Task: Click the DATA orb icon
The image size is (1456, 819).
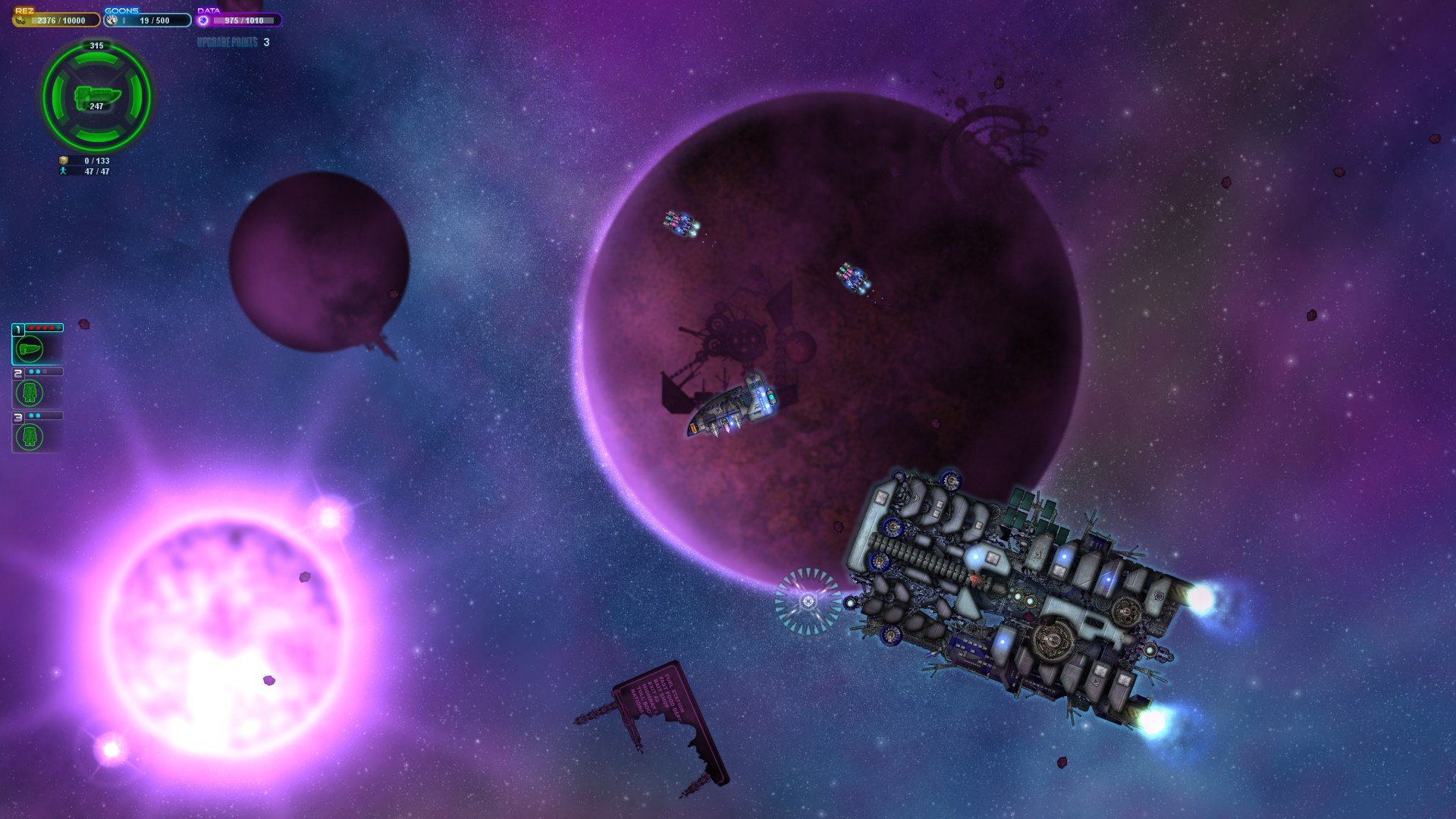Action: click(x=202, y=21)
